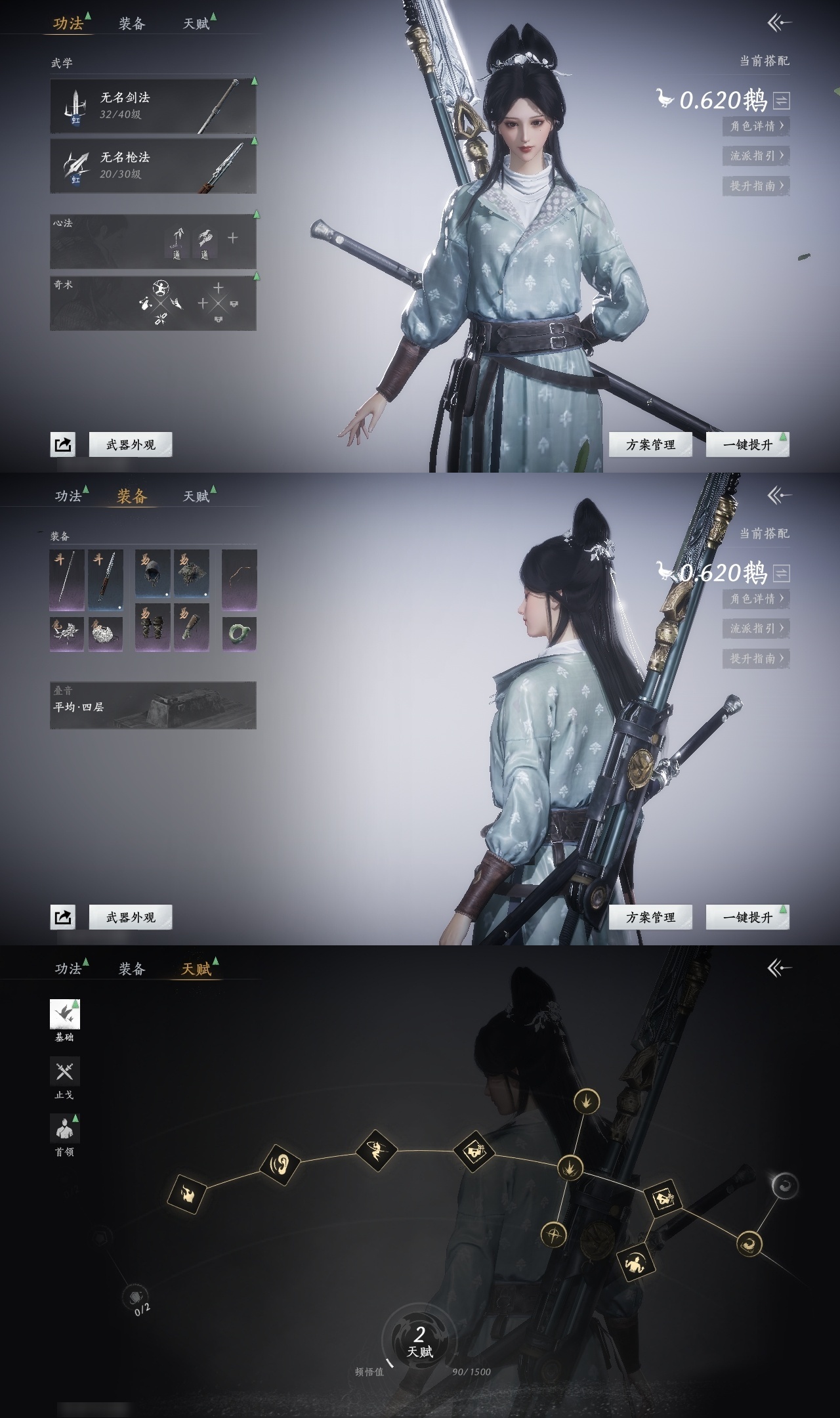The image size is (840, 1418).
Task: Open the 叠音 平均·四层 panel
Action: [x=153, y=705]
